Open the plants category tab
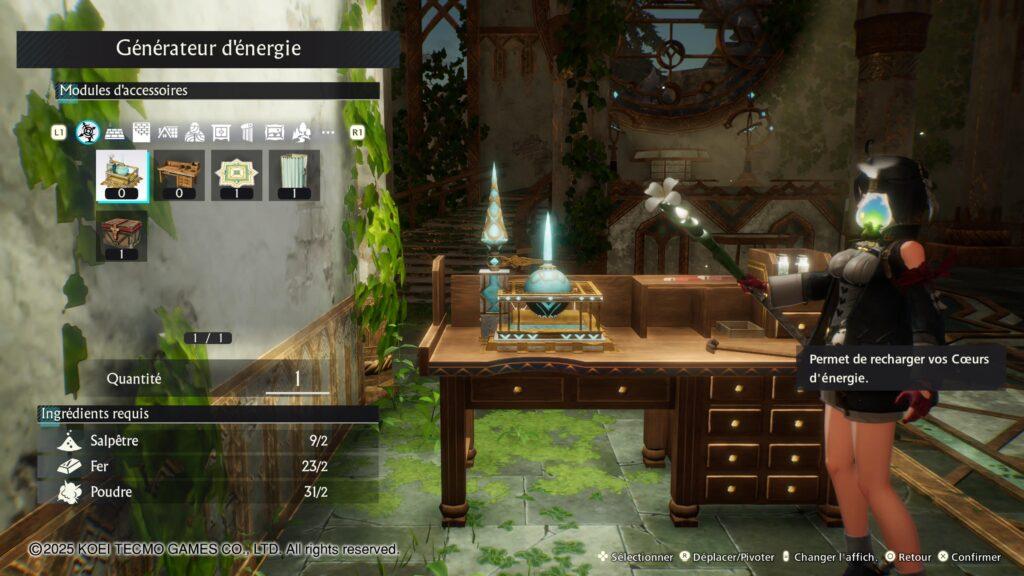 301,132
